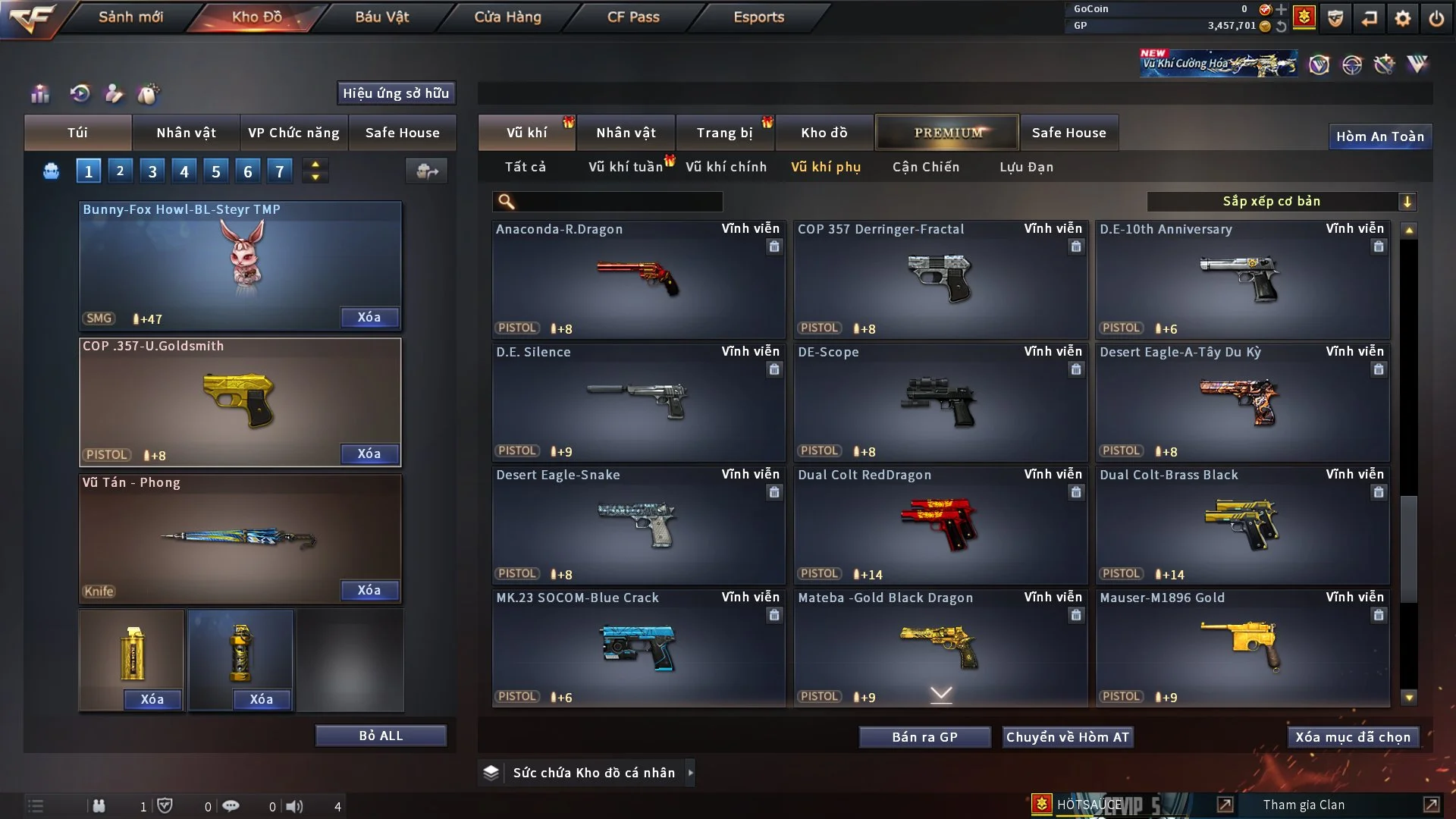Expand Sức chứa Kho đồ cá nhân
The width and height of the screenshot is (1456, 819).
pyautogui.click(x=593, y=773)
